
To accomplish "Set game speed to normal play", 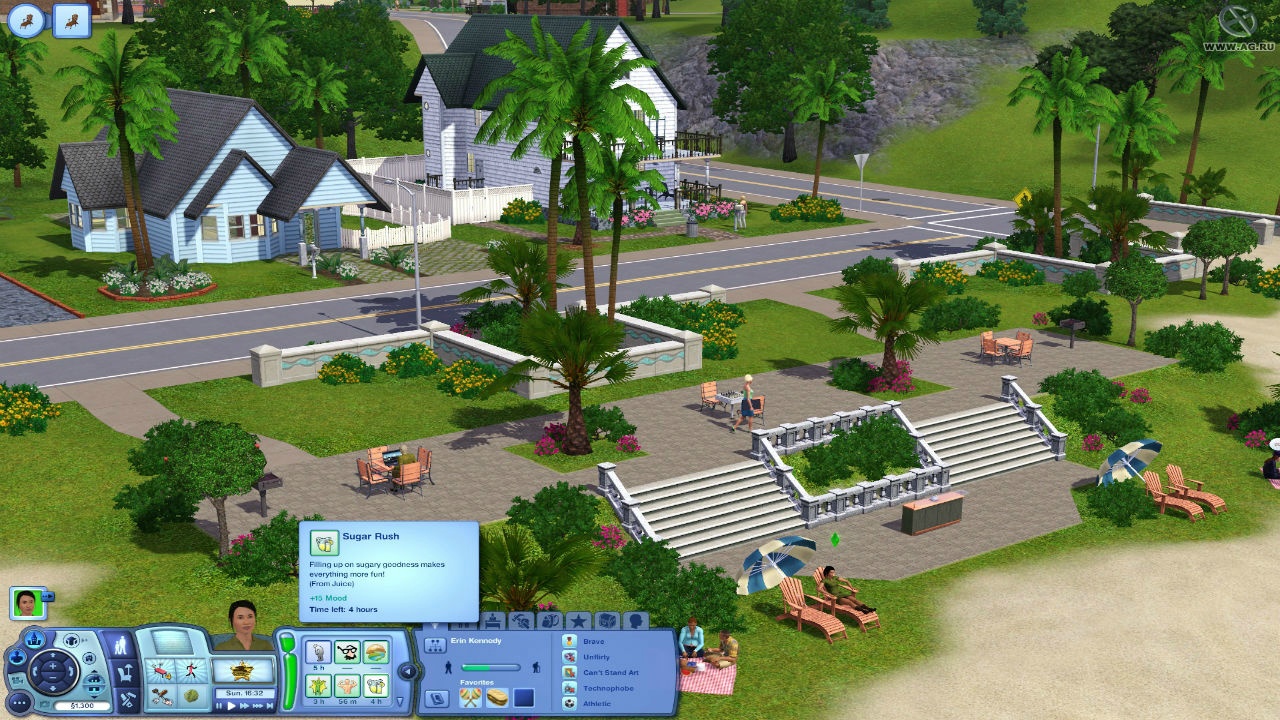I will click(232, 705).
